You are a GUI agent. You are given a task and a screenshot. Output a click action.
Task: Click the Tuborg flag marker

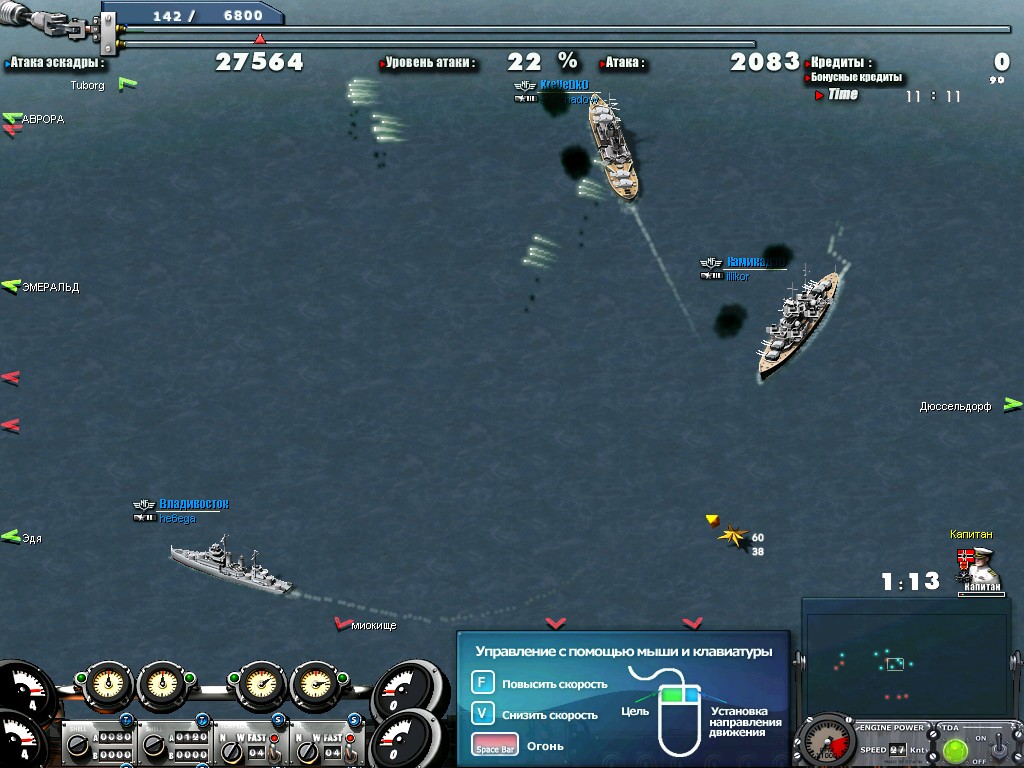point(127,84)
